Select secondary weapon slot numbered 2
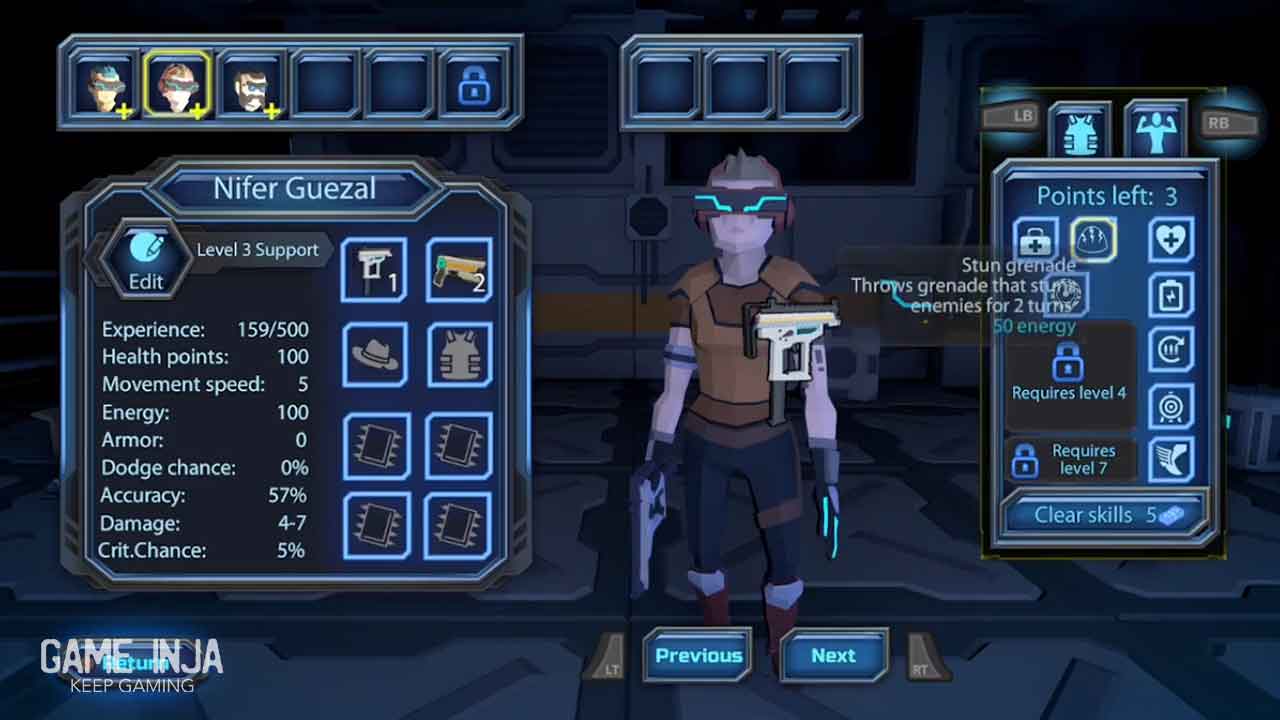Screen dimensions: 1280x720 (459, 270)
